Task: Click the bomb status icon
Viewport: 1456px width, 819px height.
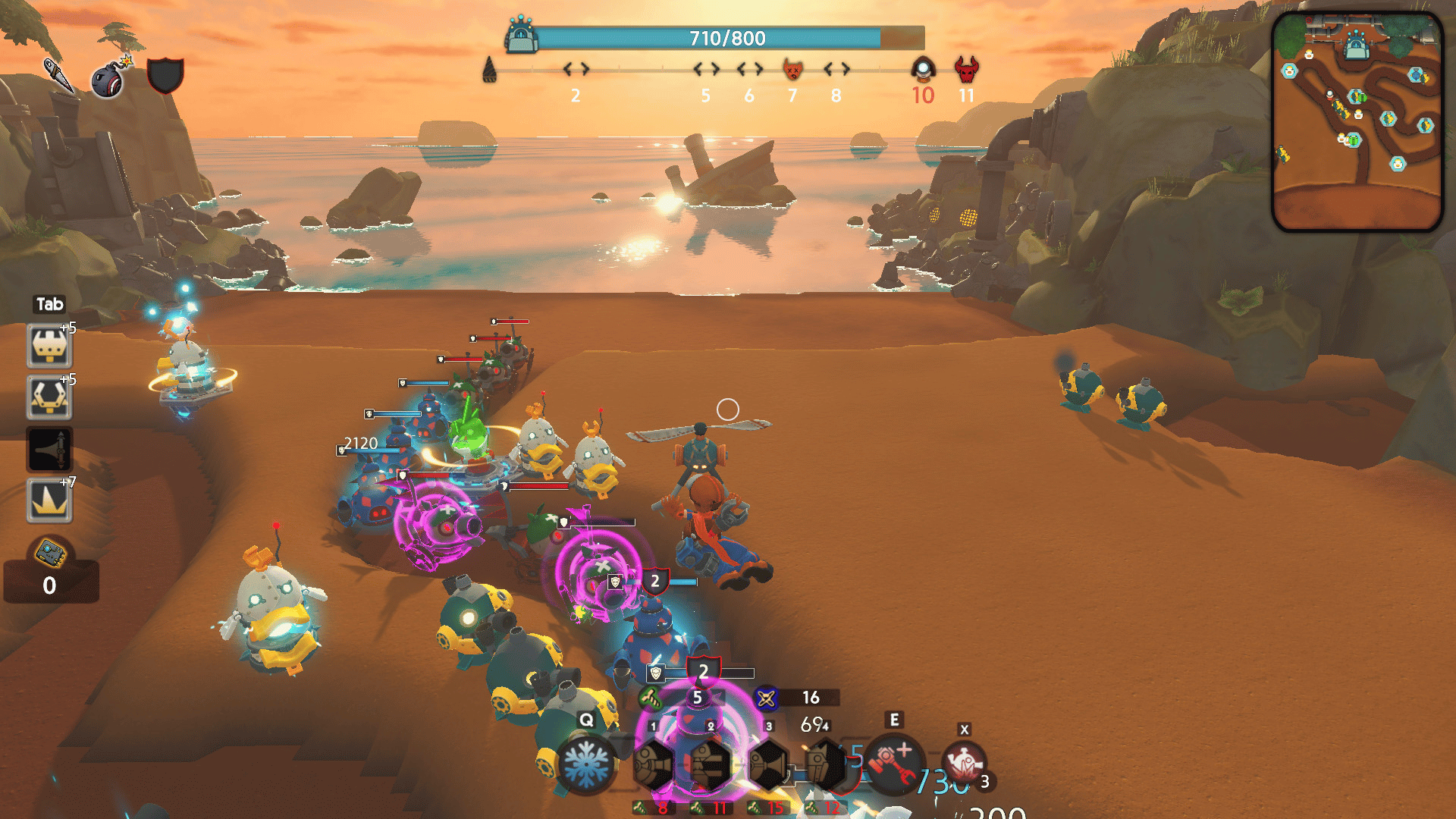Action: point(110,77)
